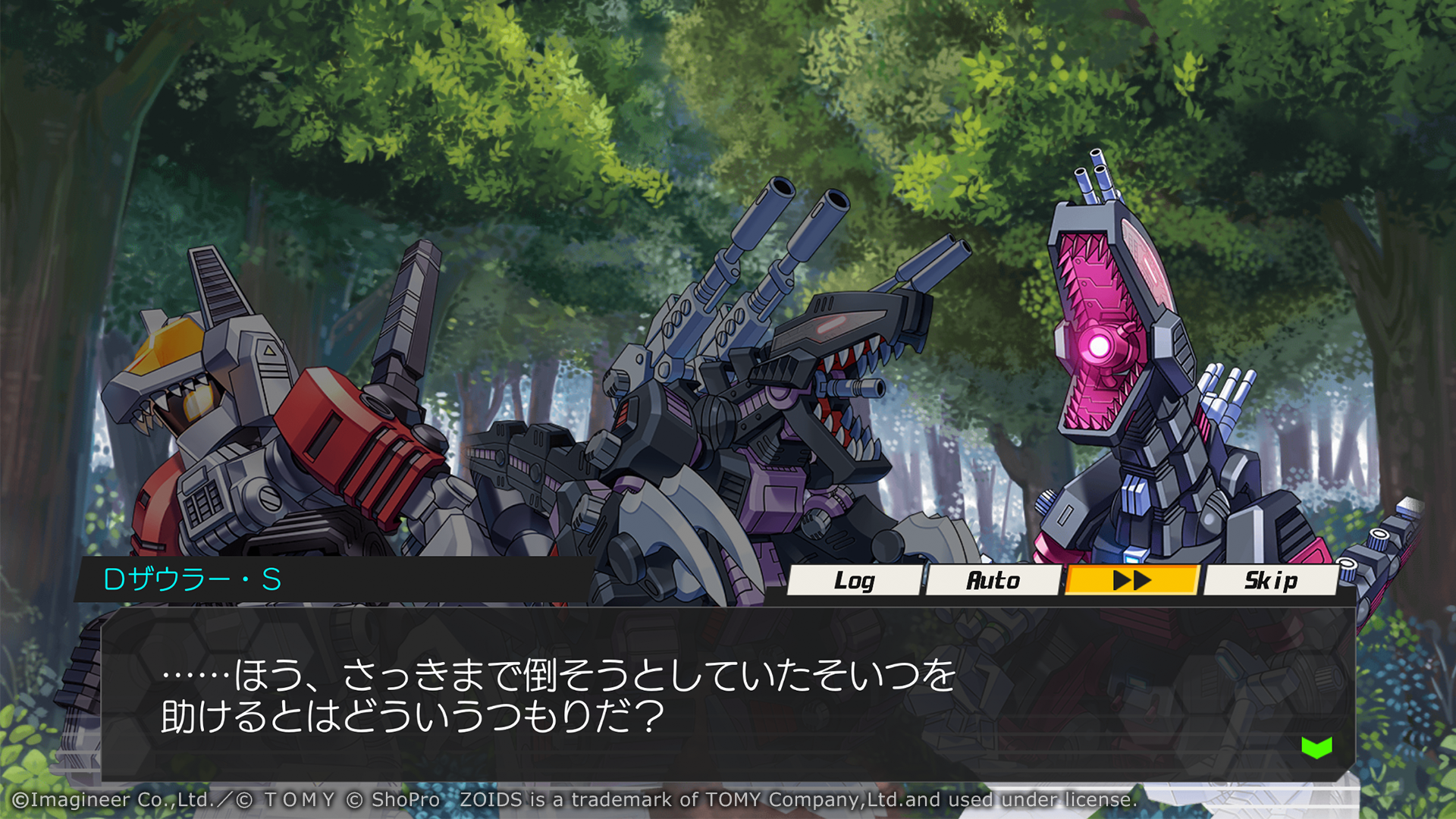
Task: Select the Auto toolbar item
Action: (993, 581)
